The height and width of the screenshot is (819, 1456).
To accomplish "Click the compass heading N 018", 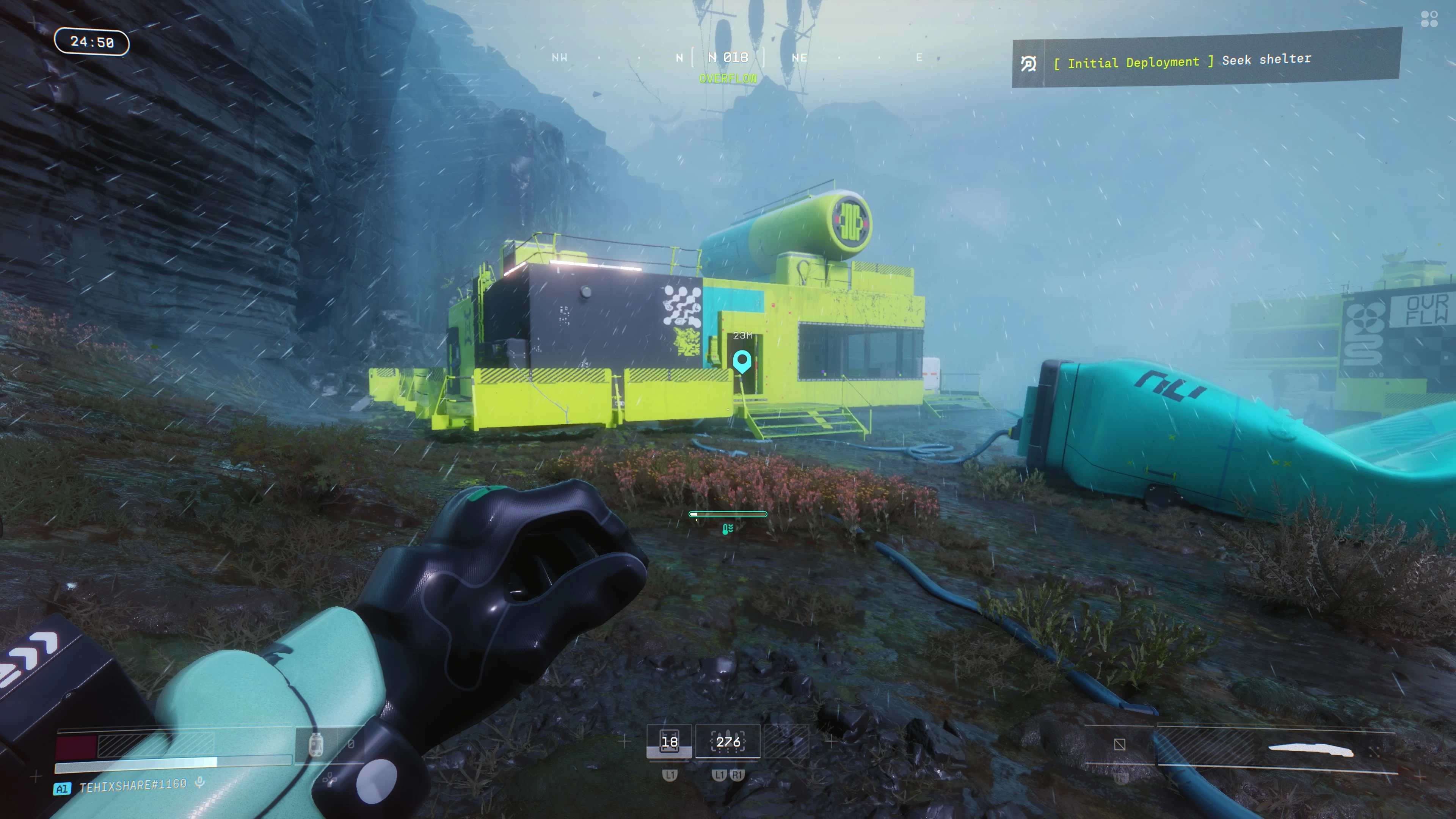I will pos(728,58).
